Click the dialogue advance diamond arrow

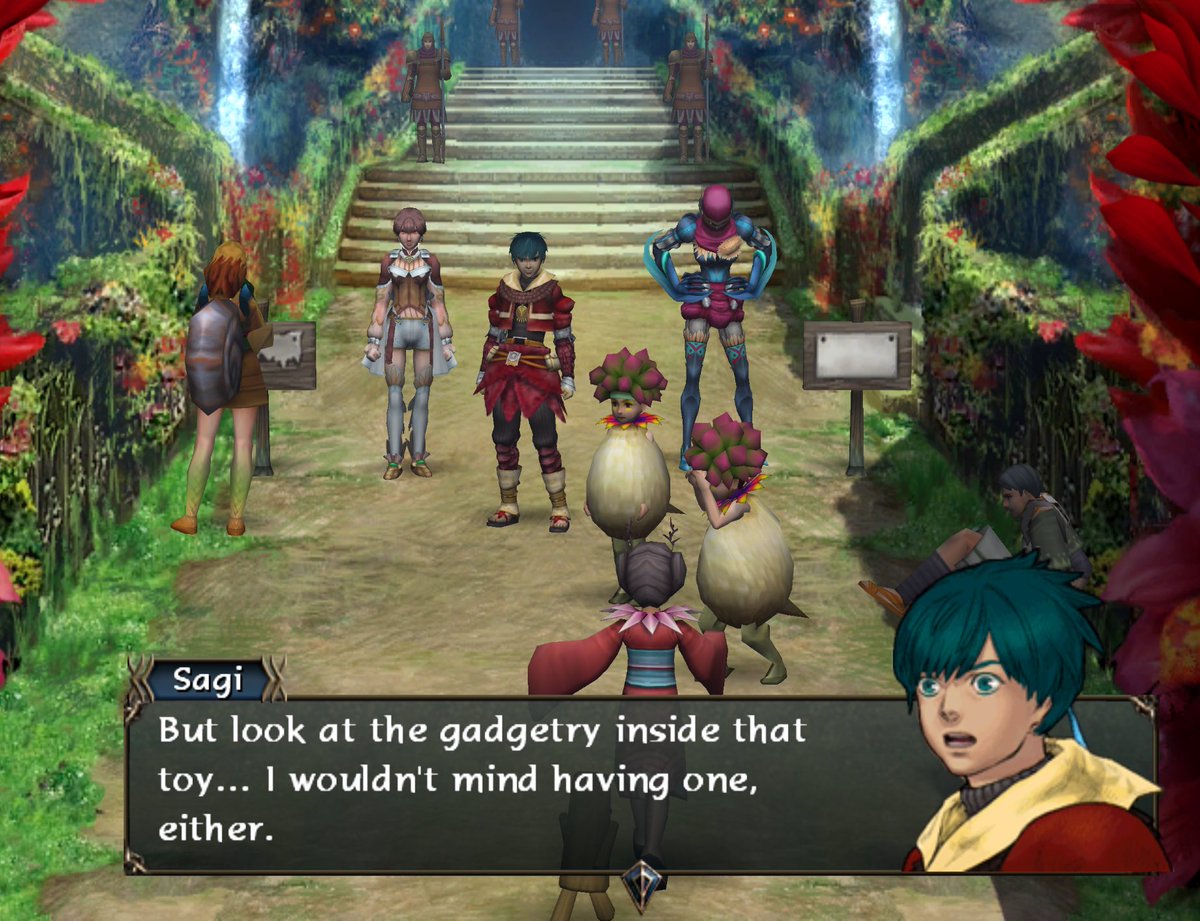pyautogui.click(x=640, y=881)
